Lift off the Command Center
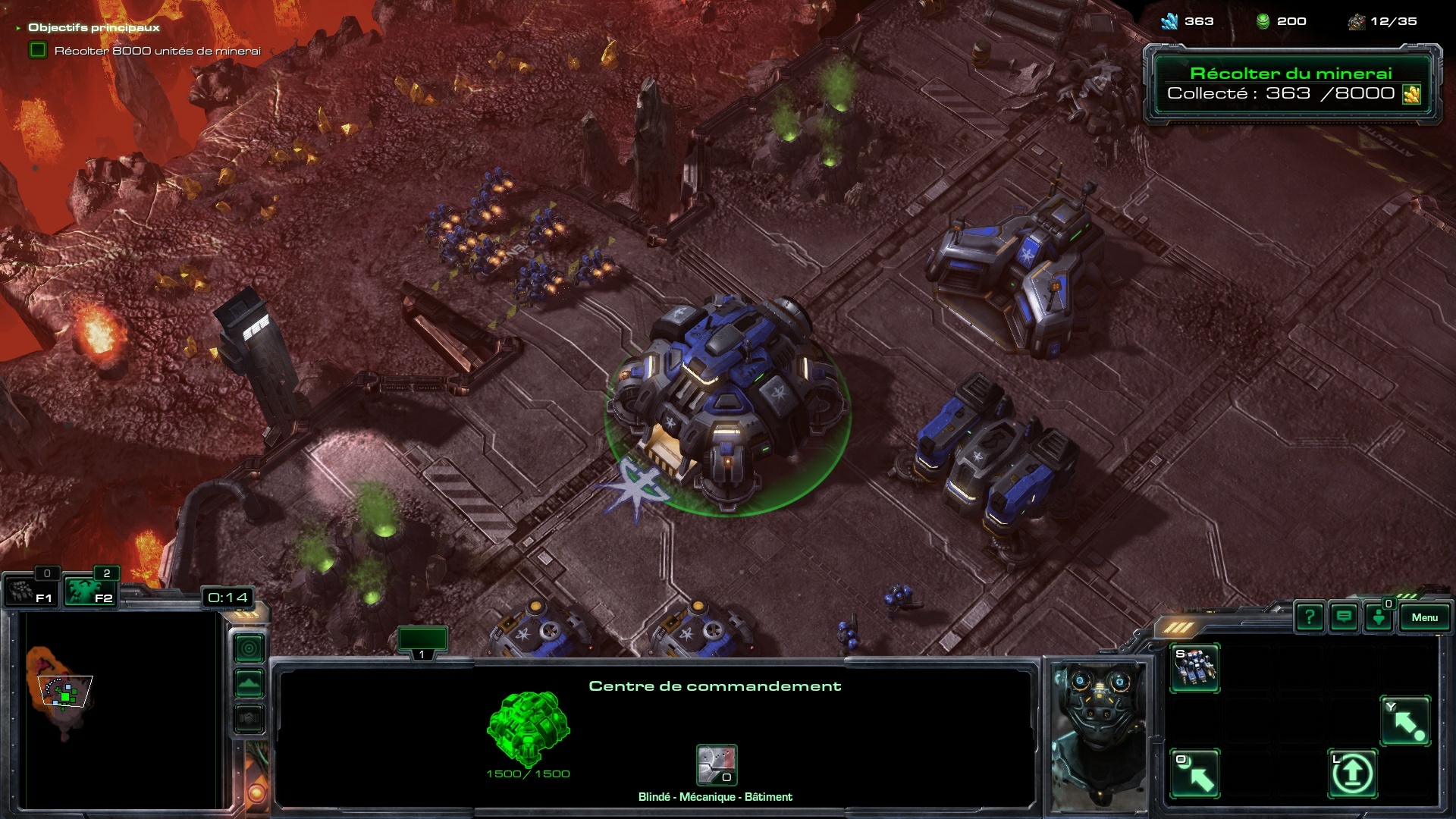This screenshot has width=1456, height=819. tap(1352, 773)
